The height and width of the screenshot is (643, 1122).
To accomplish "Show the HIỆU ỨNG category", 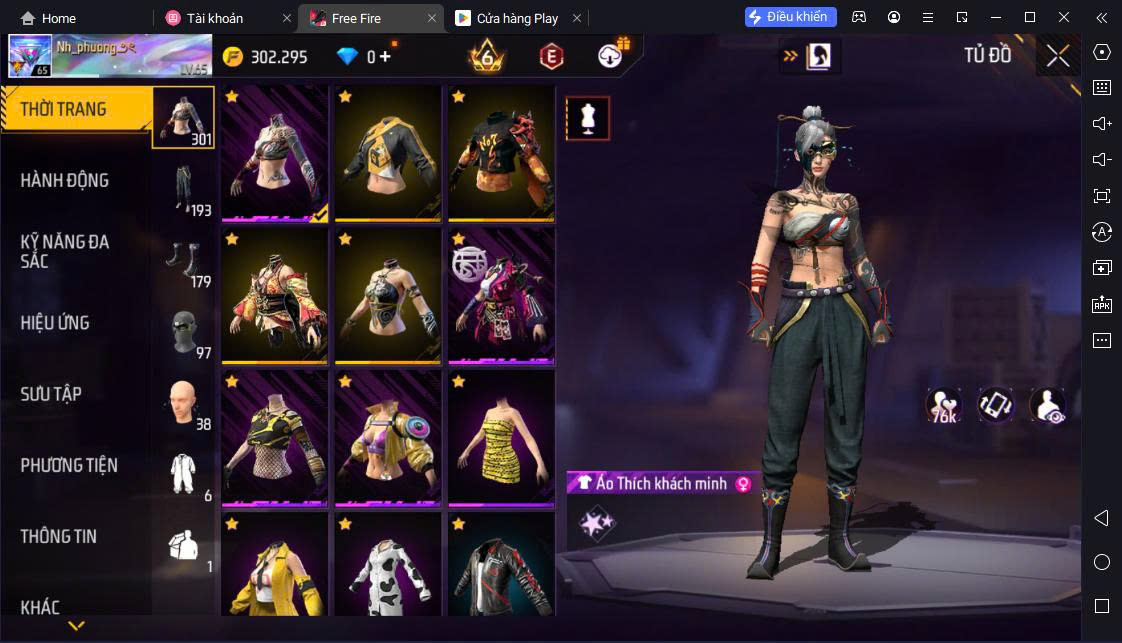I will pos(80,323).
